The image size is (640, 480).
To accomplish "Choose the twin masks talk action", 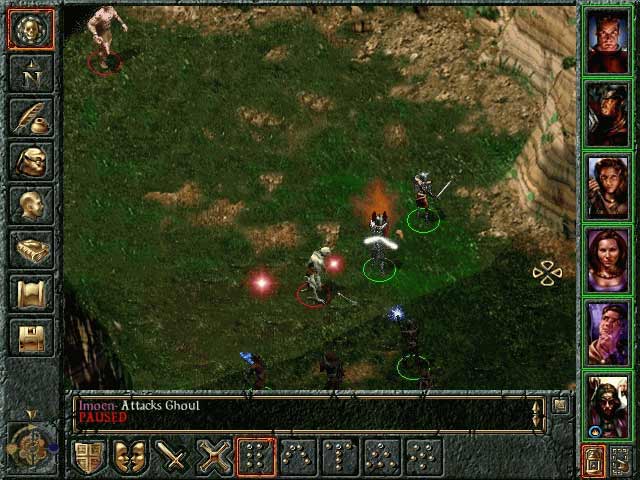I will (x=131, y=456).
